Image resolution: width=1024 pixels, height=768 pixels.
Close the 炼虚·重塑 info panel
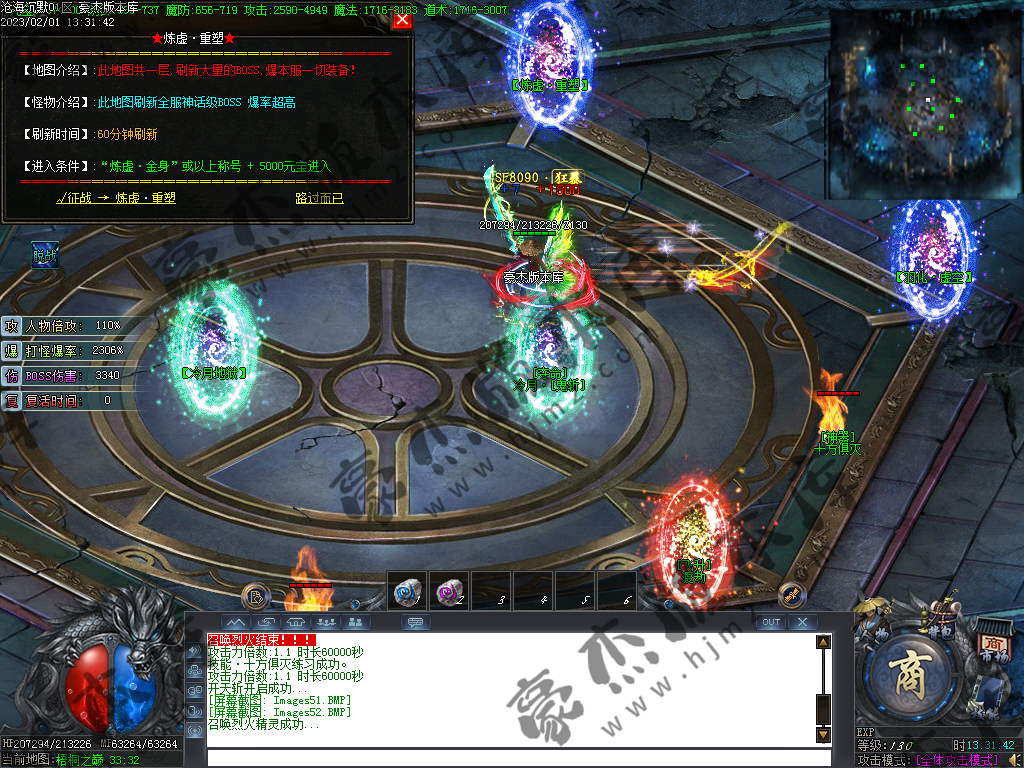coord(402,19)
